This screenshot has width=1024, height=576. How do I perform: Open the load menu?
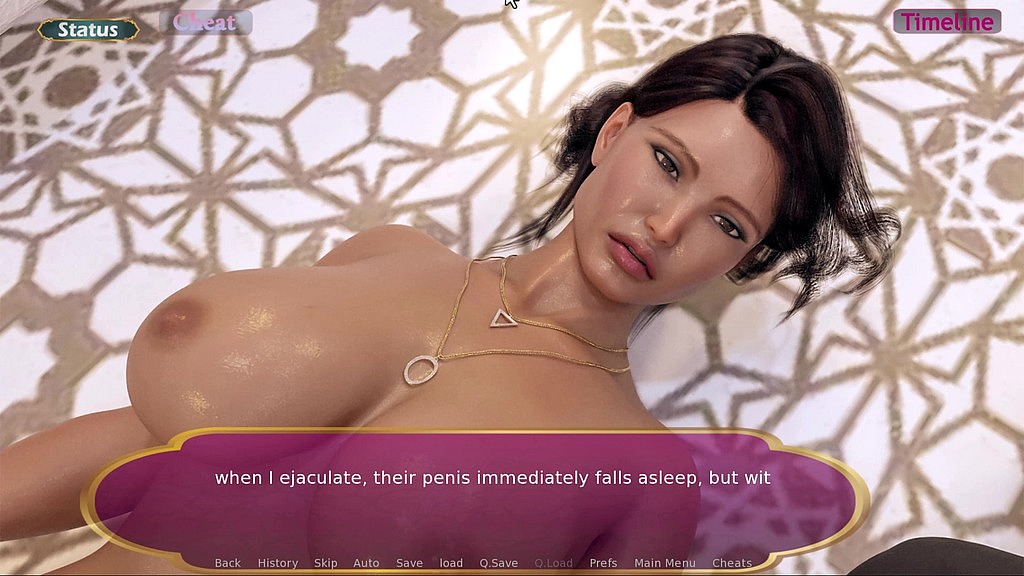451,563
